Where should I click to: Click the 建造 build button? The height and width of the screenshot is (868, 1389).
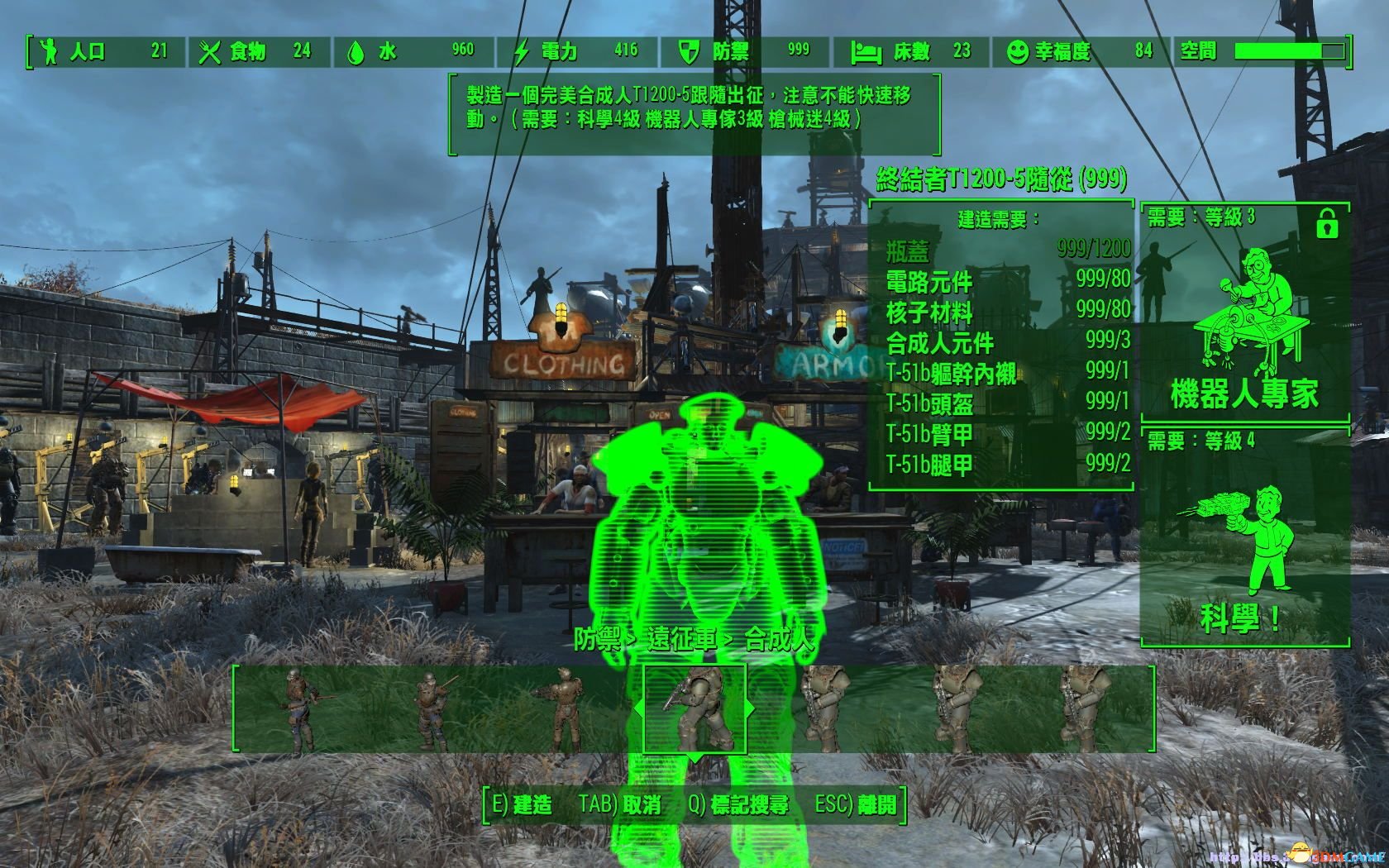[x=522, y=804]
